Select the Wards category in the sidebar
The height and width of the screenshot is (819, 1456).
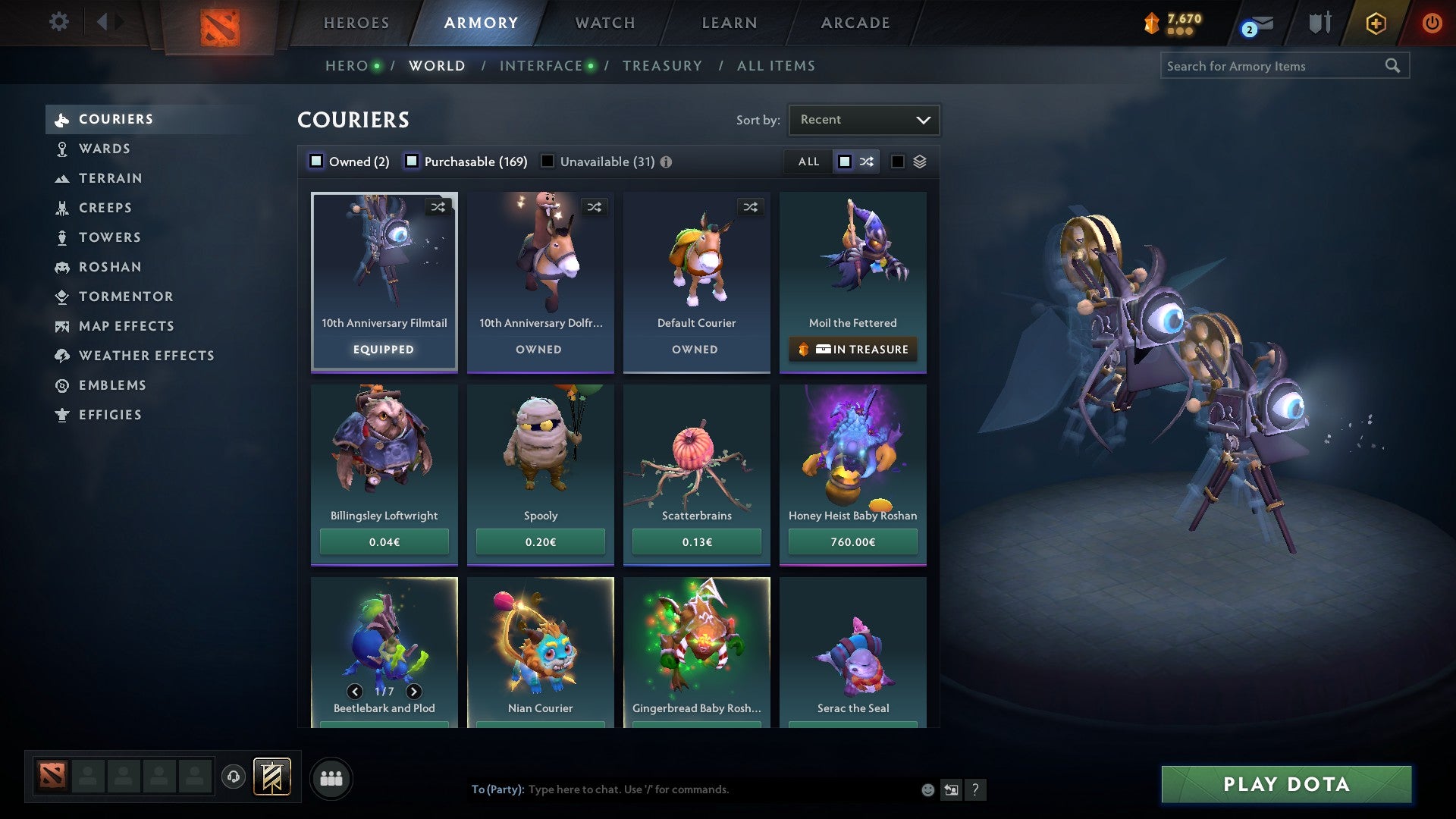tap(106, 149)
